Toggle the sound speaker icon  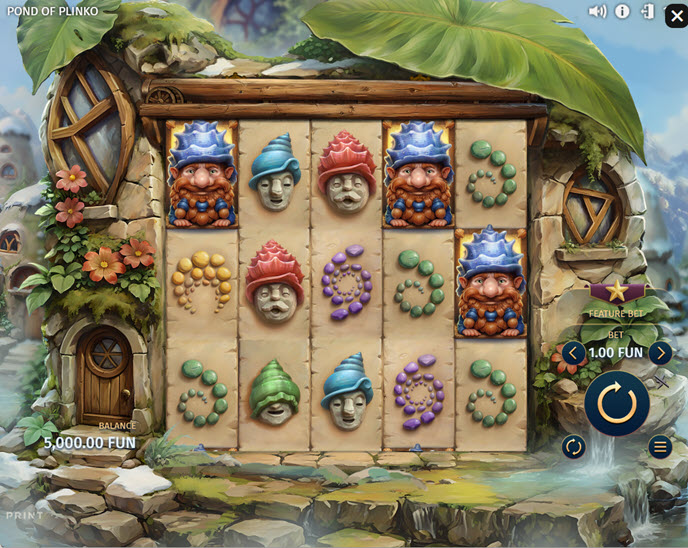pos(597,12)
